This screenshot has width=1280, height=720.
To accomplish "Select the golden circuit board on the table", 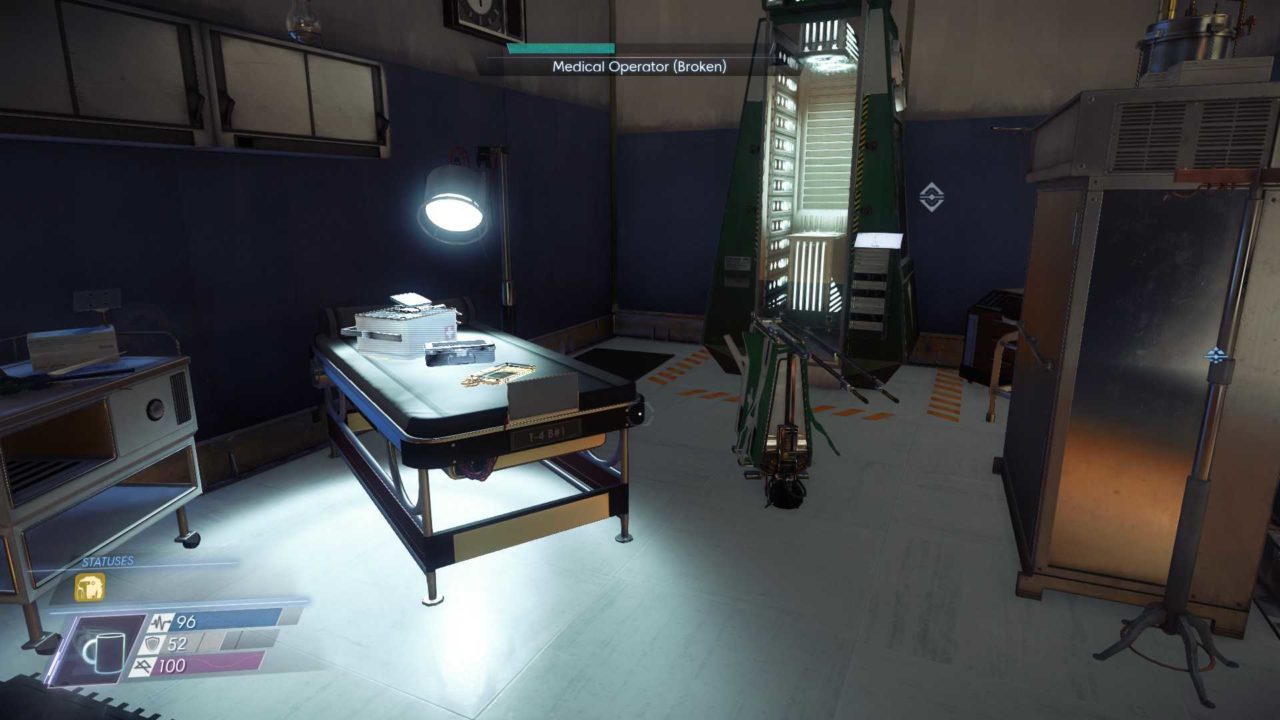I will coord(505,373).
